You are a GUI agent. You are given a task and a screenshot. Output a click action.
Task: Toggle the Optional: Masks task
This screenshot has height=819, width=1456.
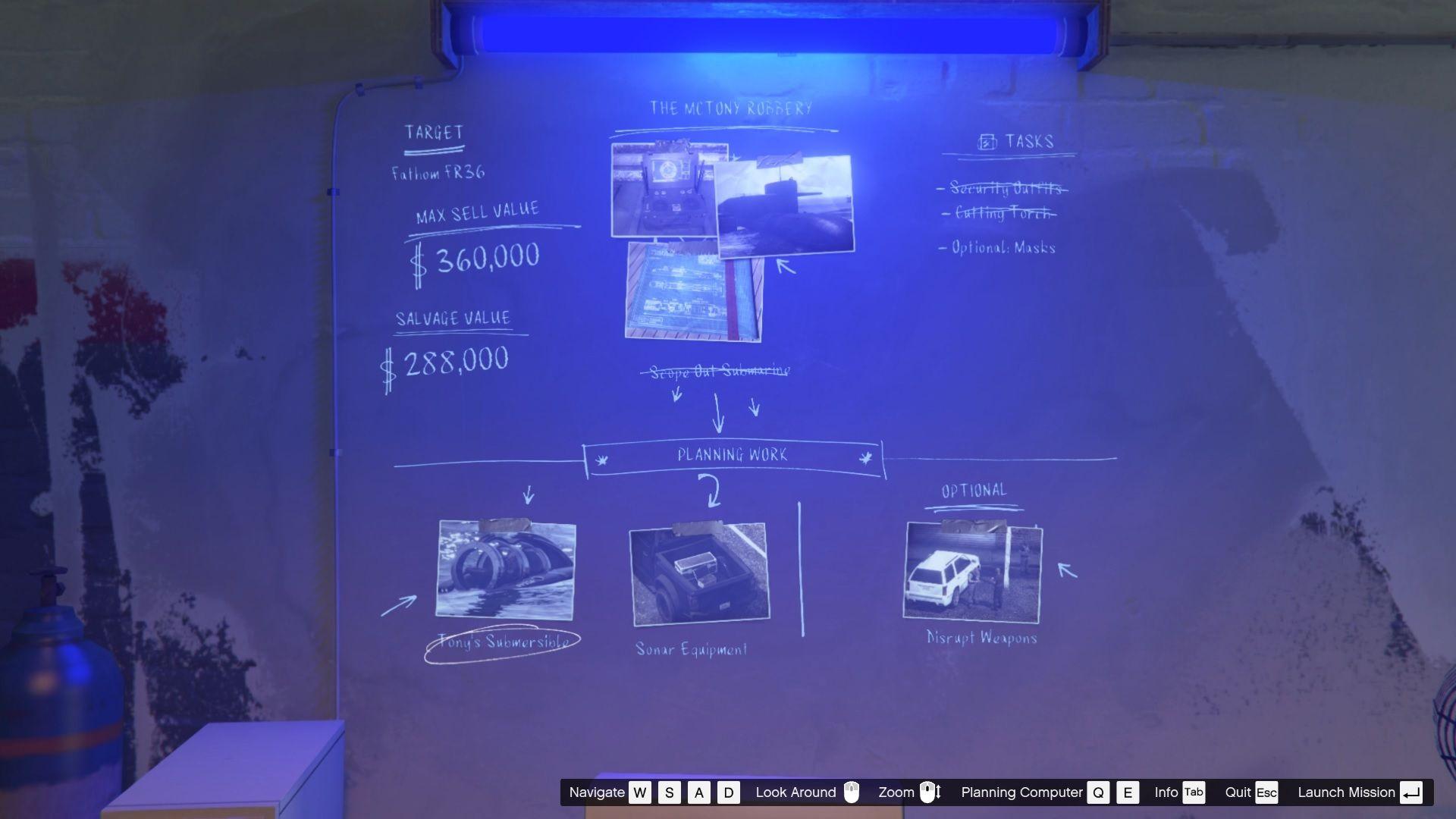1001,247
